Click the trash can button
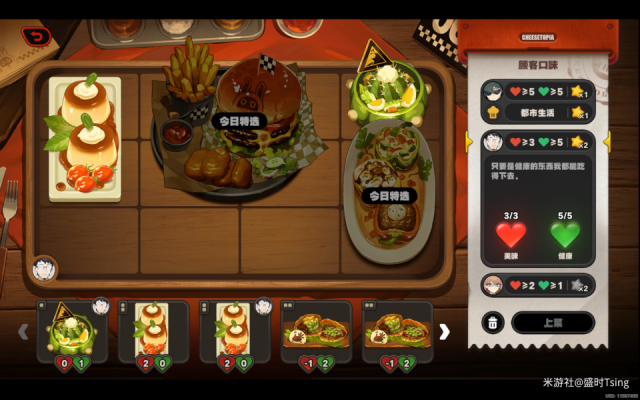Image resolution: width=640 pixels, height=400 pixels. coord(492,322)
